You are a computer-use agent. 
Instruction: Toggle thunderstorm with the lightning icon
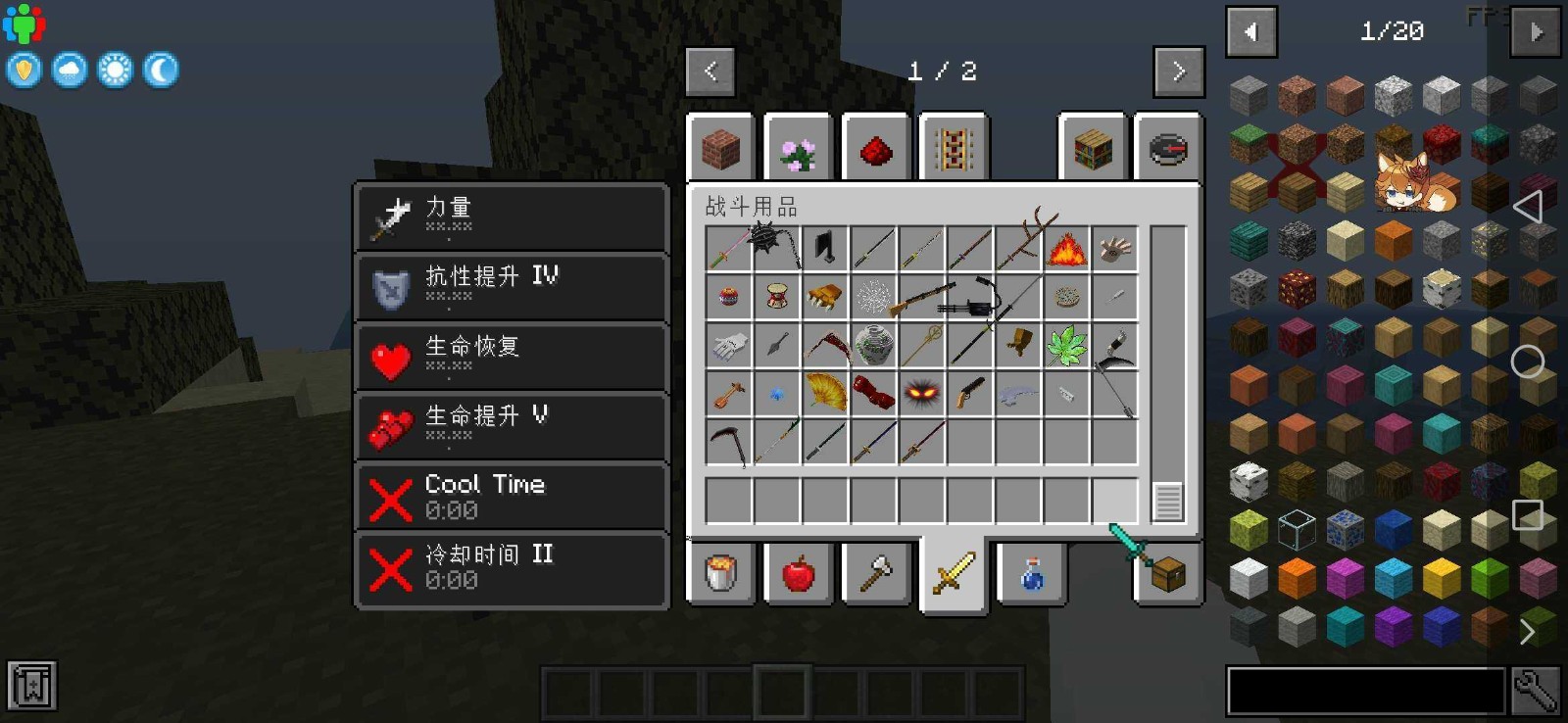tap(24, 70)
